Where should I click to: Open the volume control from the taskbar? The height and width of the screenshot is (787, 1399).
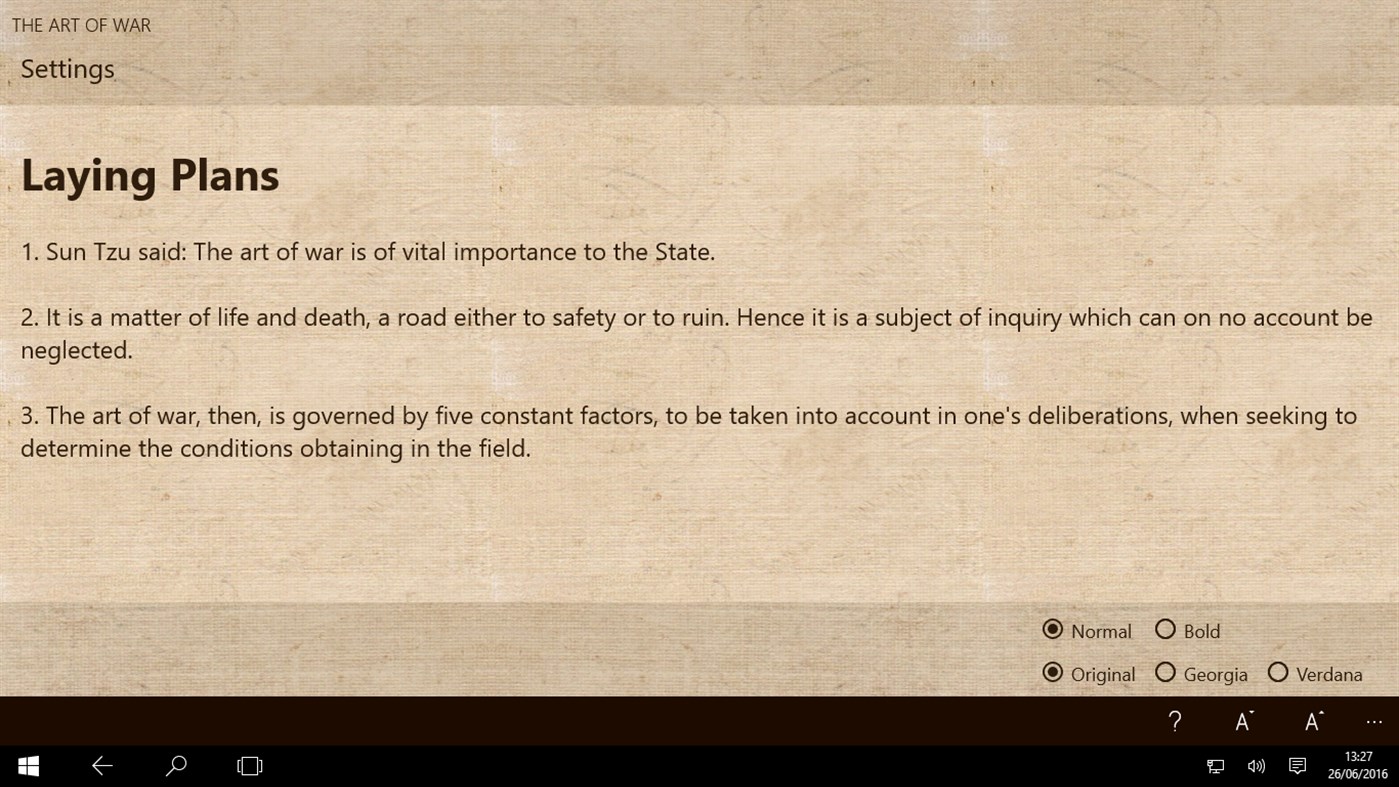pos(1256,765)
